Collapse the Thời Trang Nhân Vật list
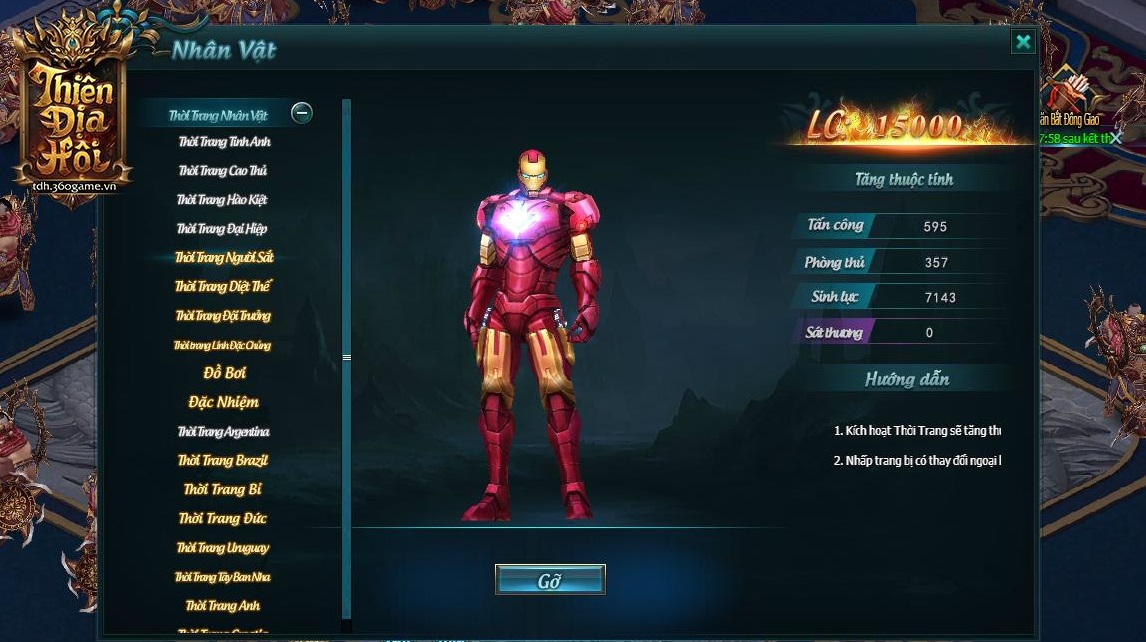The width and height of the screenshot is (1146, 642). click(301, 113)
